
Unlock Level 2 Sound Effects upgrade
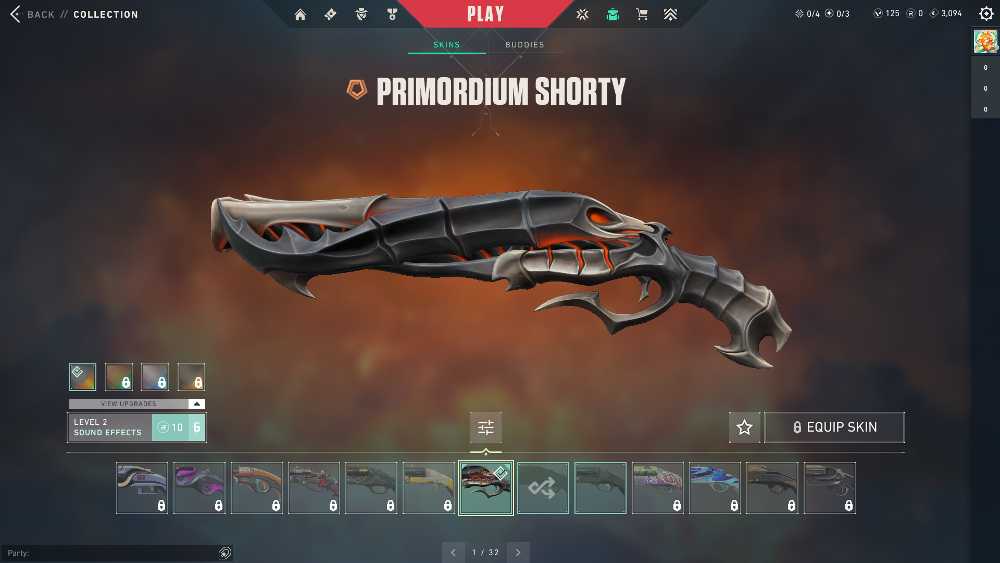(178, 428)
